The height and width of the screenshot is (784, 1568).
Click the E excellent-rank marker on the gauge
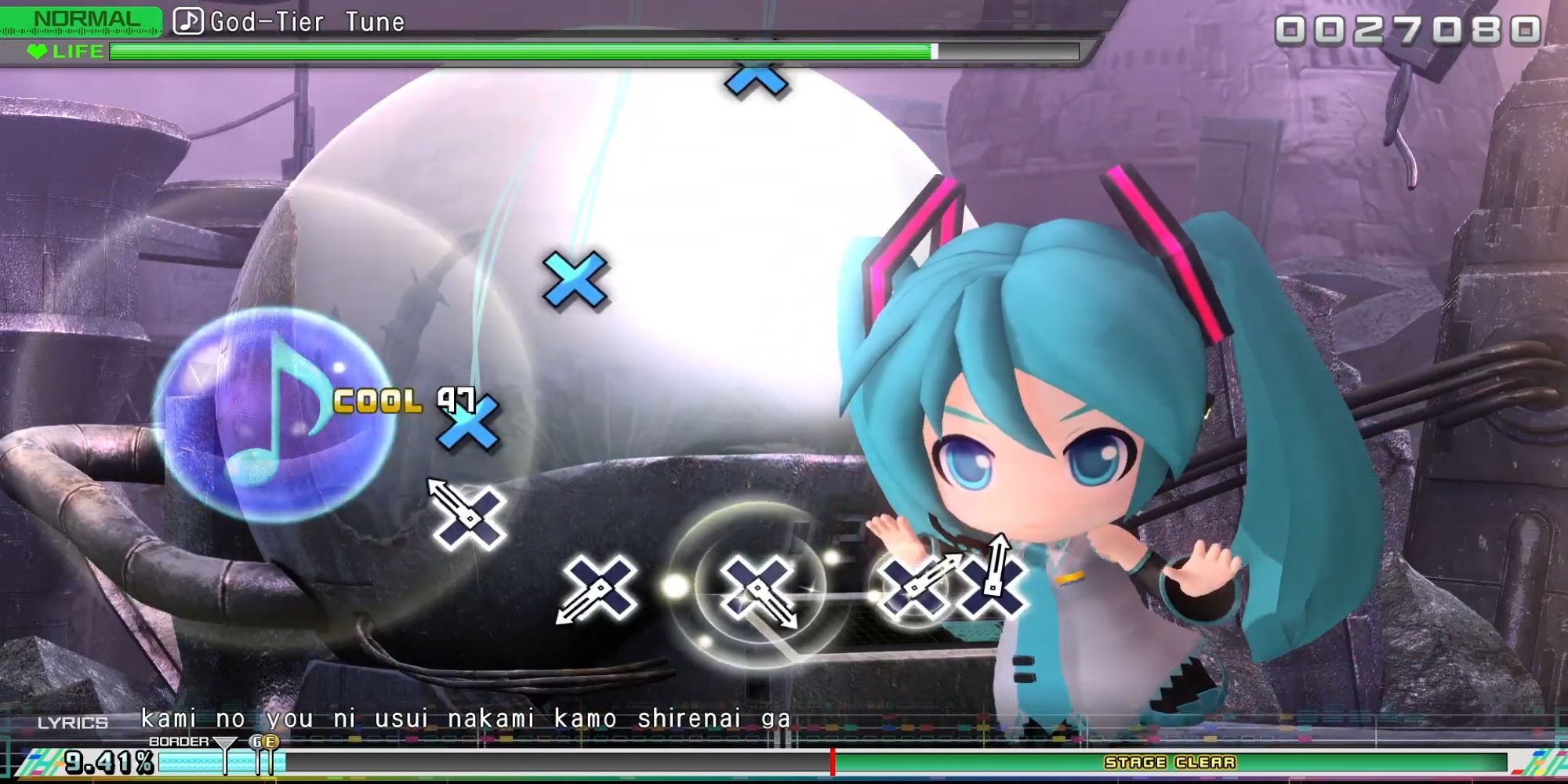coord(269,741)
